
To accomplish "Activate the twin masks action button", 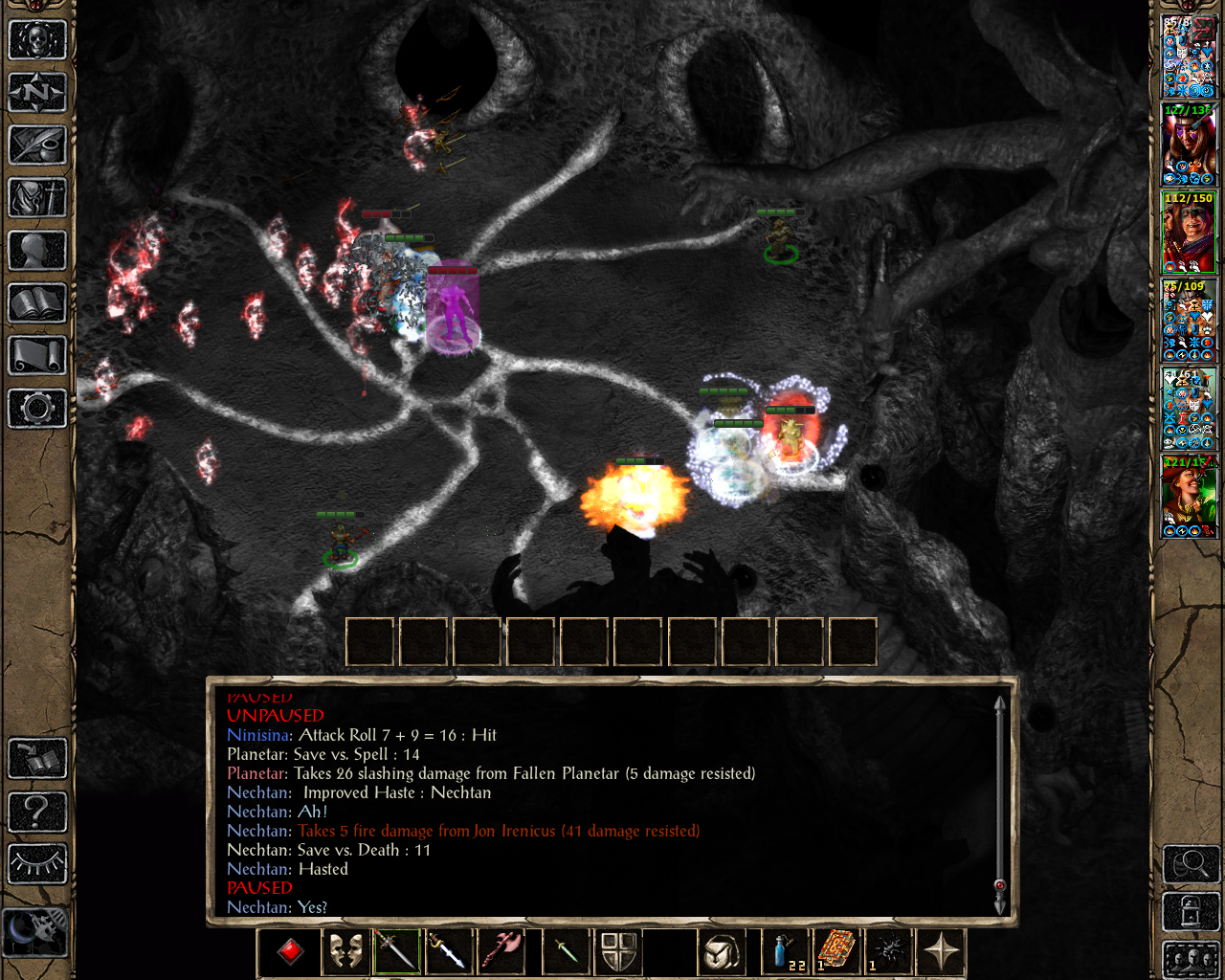I will [345, 951].
